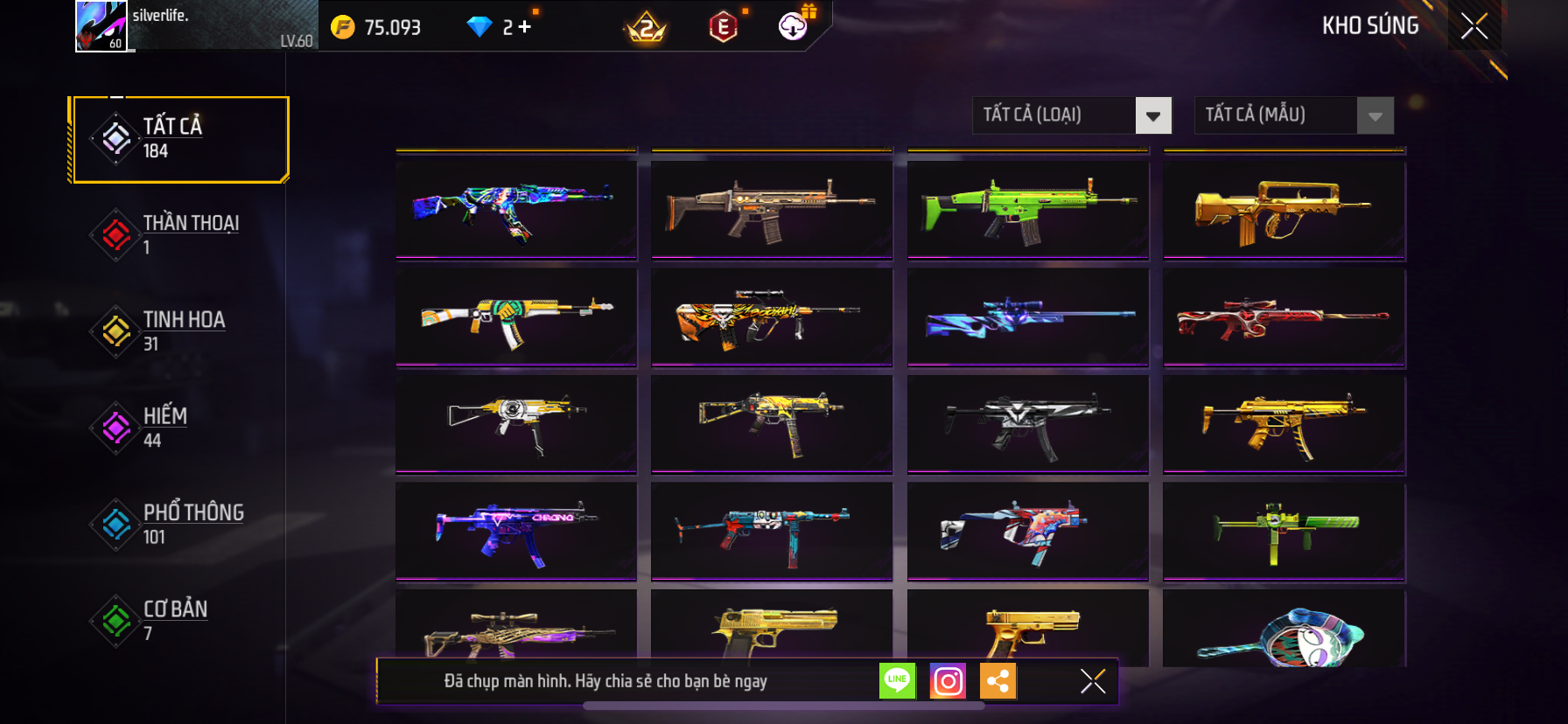Screen dimensions: 1568x724
Task: Select the TẤT CẢ category tab
Action: 180,139
